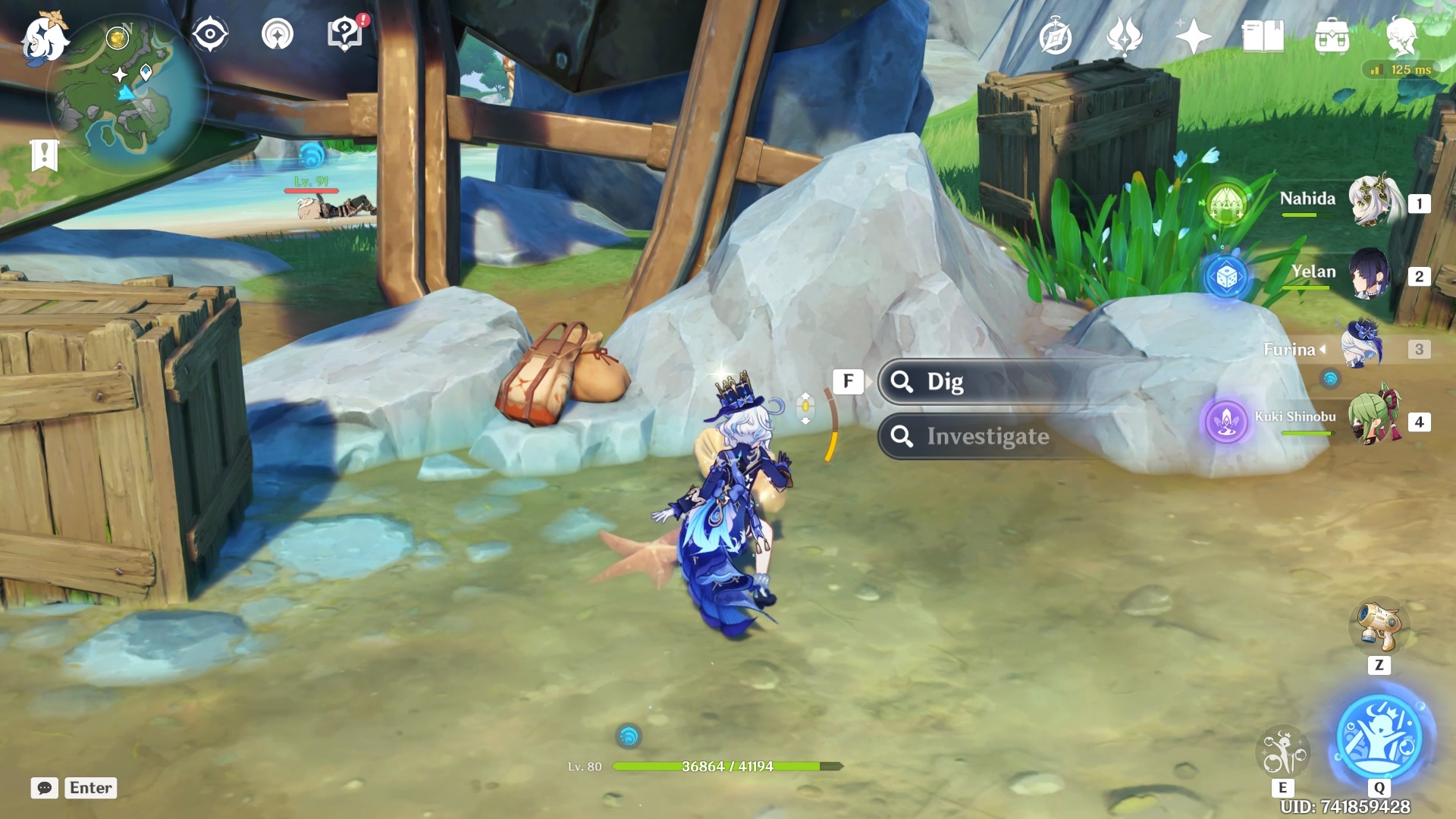Open the quest navigation icon with red alert
The image size is (1456, 819).
(345, 34)
